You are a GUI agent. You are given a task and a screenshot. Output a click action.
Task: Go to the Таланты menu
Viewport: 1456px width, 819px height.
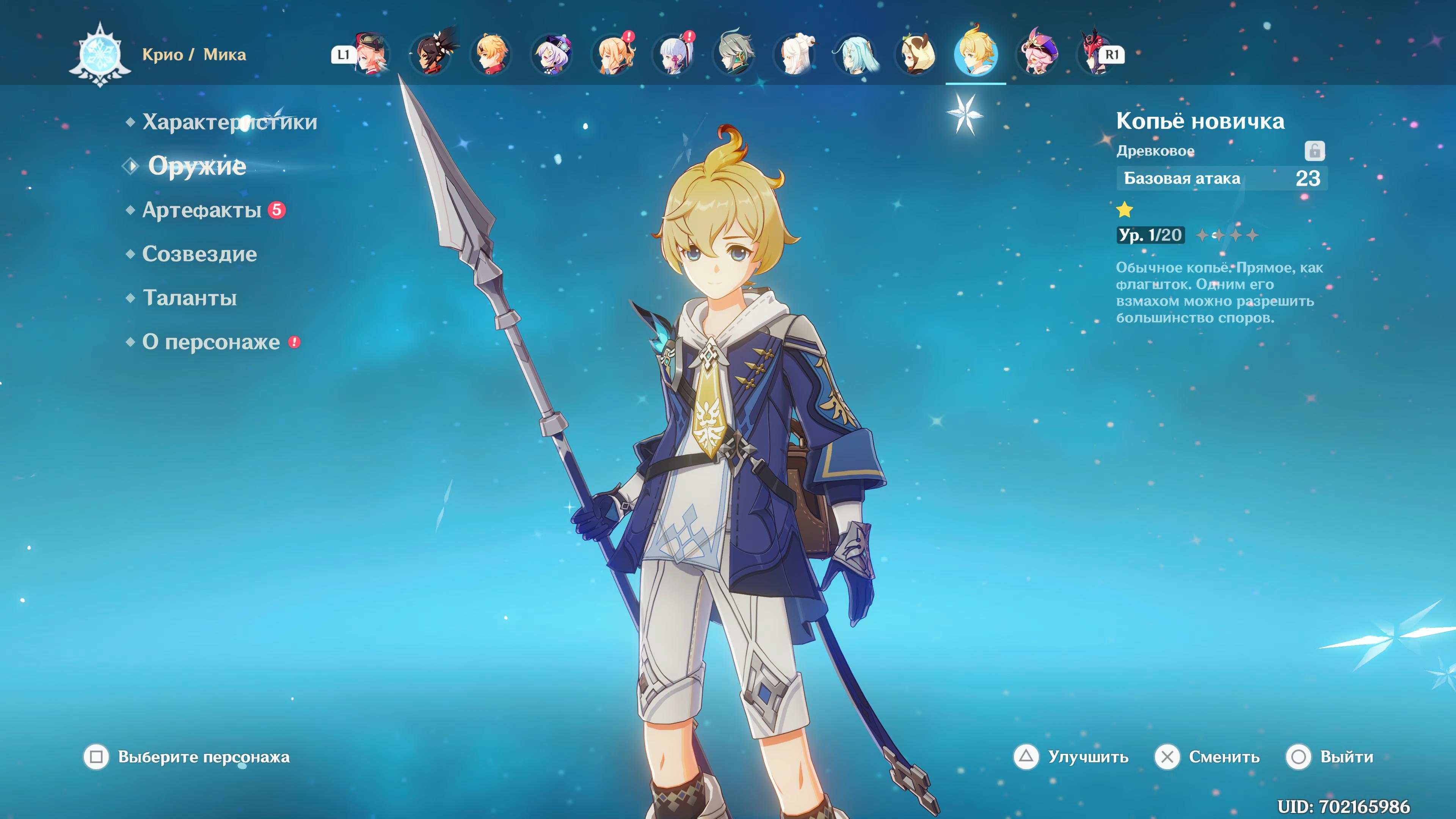[x=190, y=298]
